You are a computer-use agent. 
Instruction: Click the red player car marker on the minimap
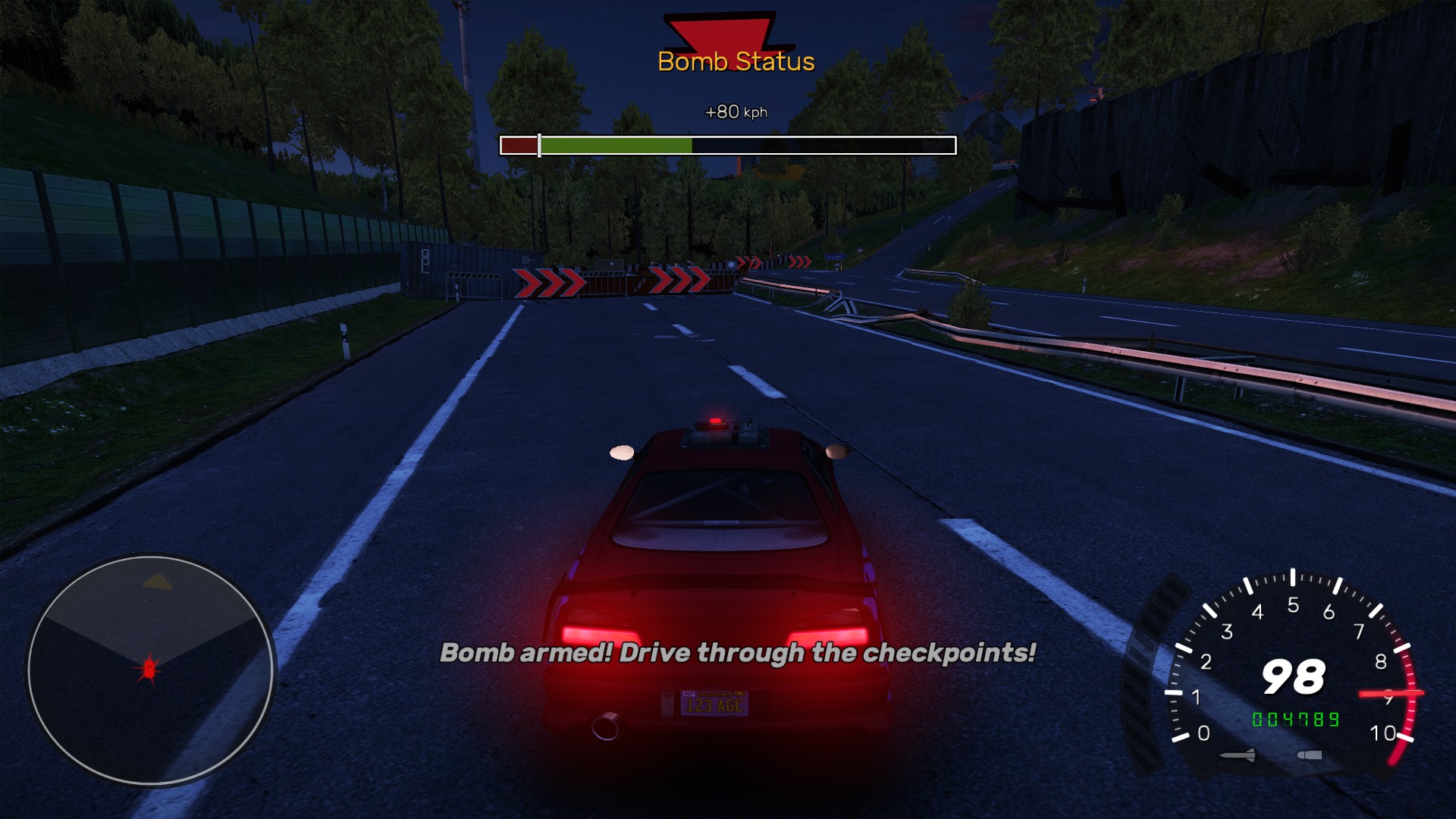tap(149, 669)
